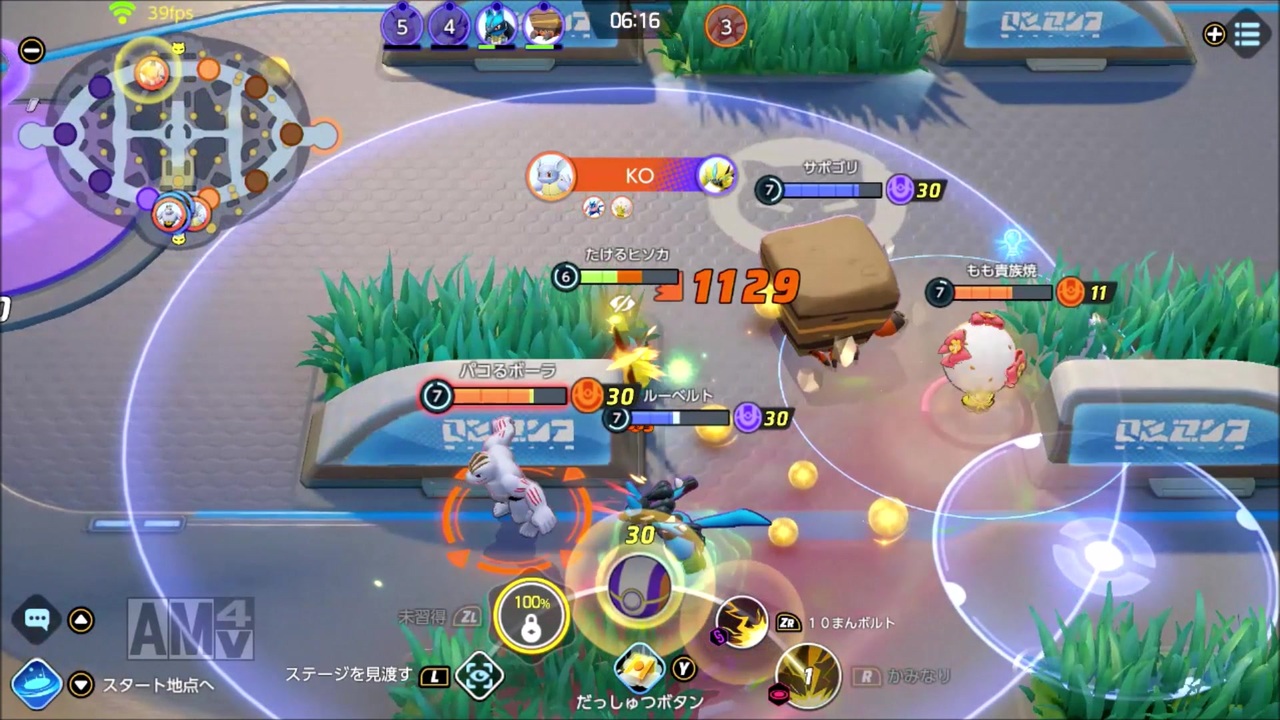Click the 100% Unite move gauge

pyautogui.click(x=531, y=615)
